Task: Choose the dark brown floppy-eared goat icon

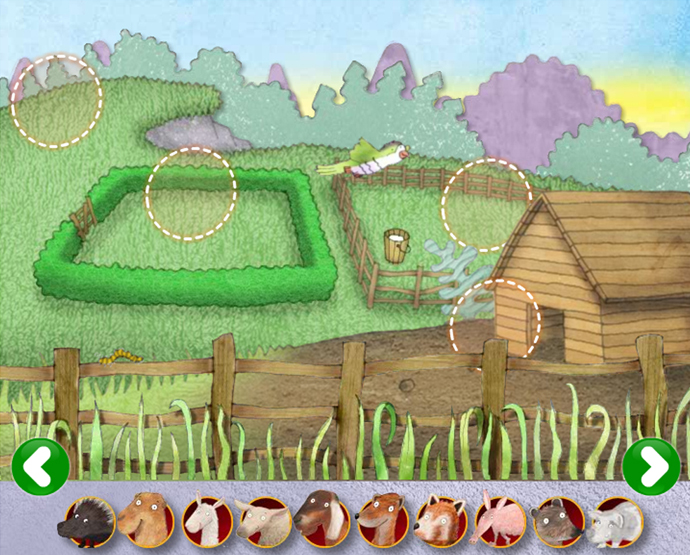Action: pos(322,521)
